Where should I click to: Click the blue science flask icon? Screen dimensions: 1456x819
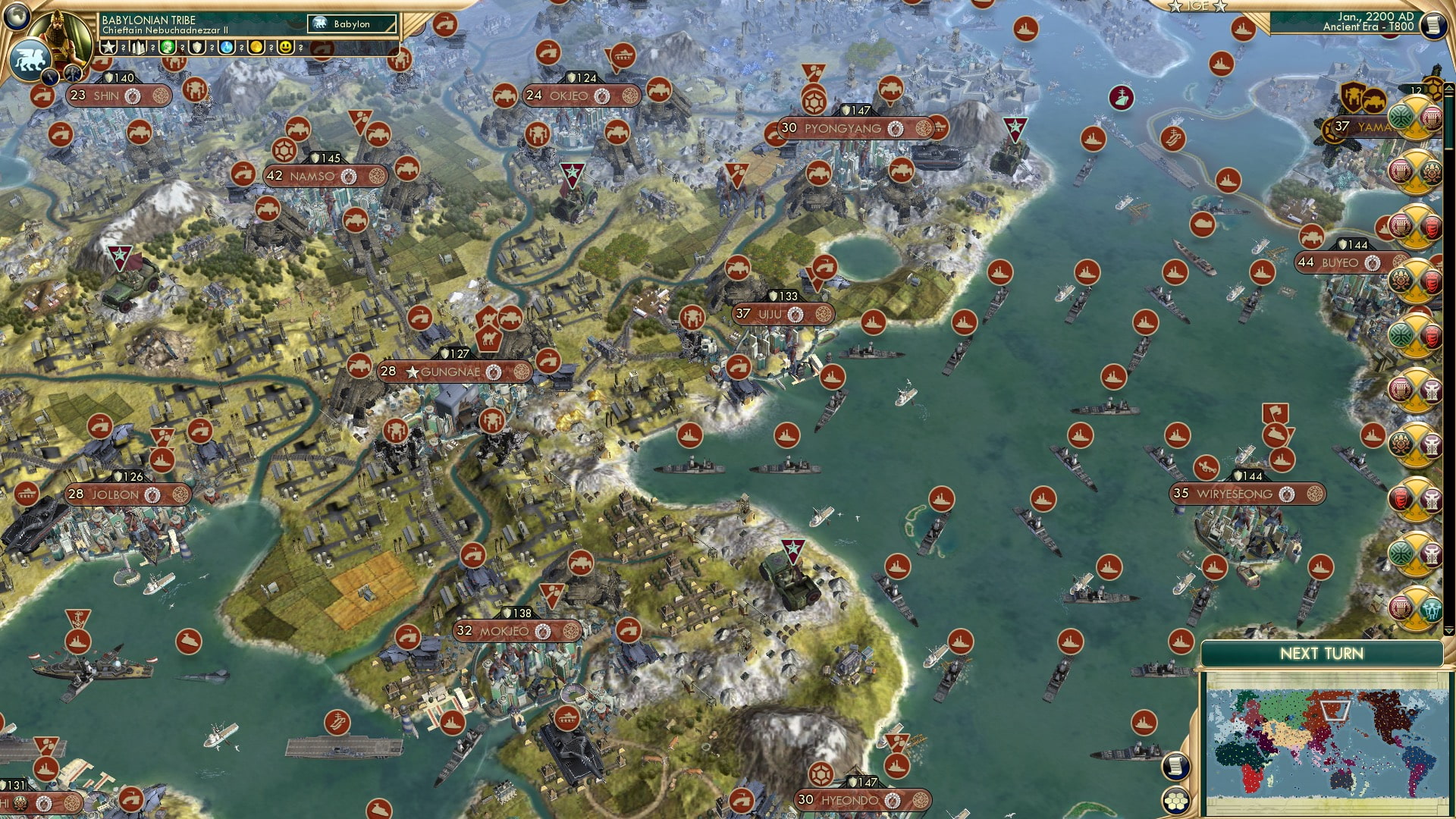(225, 47)
